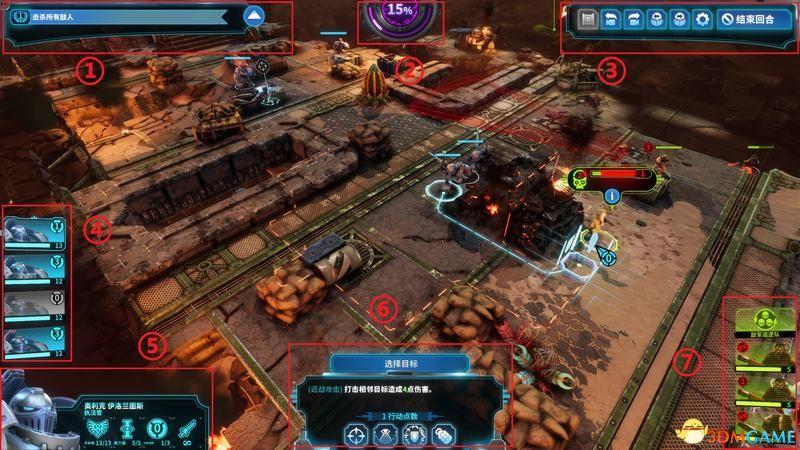Click the blue info icon near the enemy
The image size is (800, 450).
click(x=610, y=195)
